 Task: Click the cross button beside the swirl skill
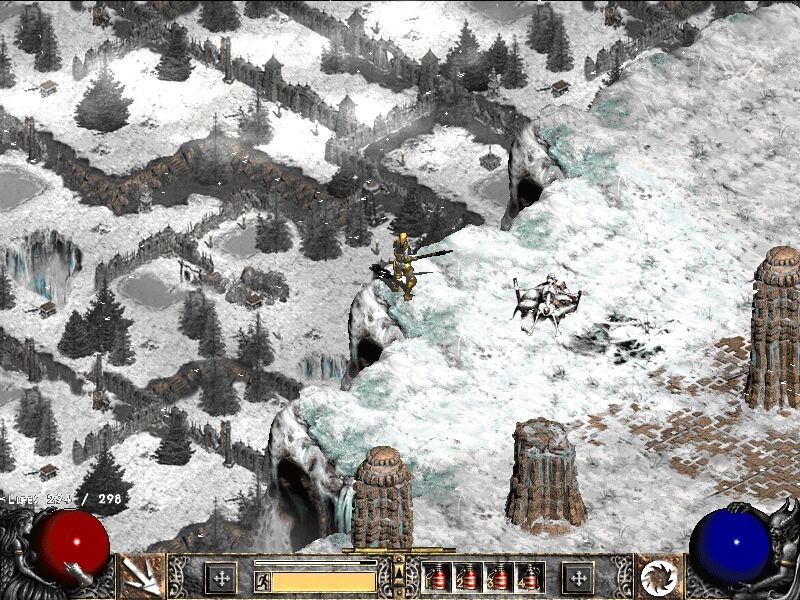[x=577, y=577]
